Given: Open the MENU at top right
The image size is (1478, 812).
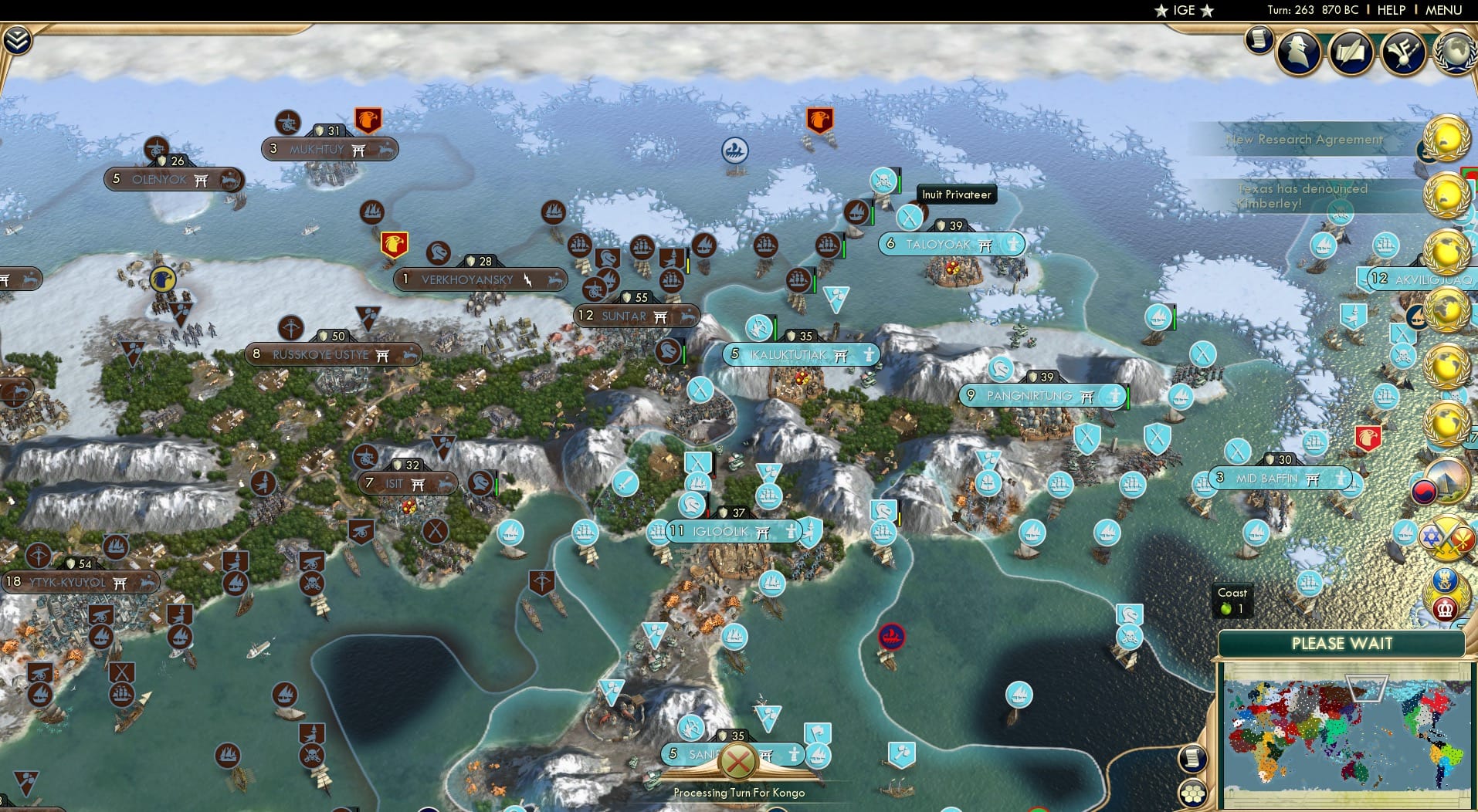Looking at the screenshot, I should [1443, 11].
